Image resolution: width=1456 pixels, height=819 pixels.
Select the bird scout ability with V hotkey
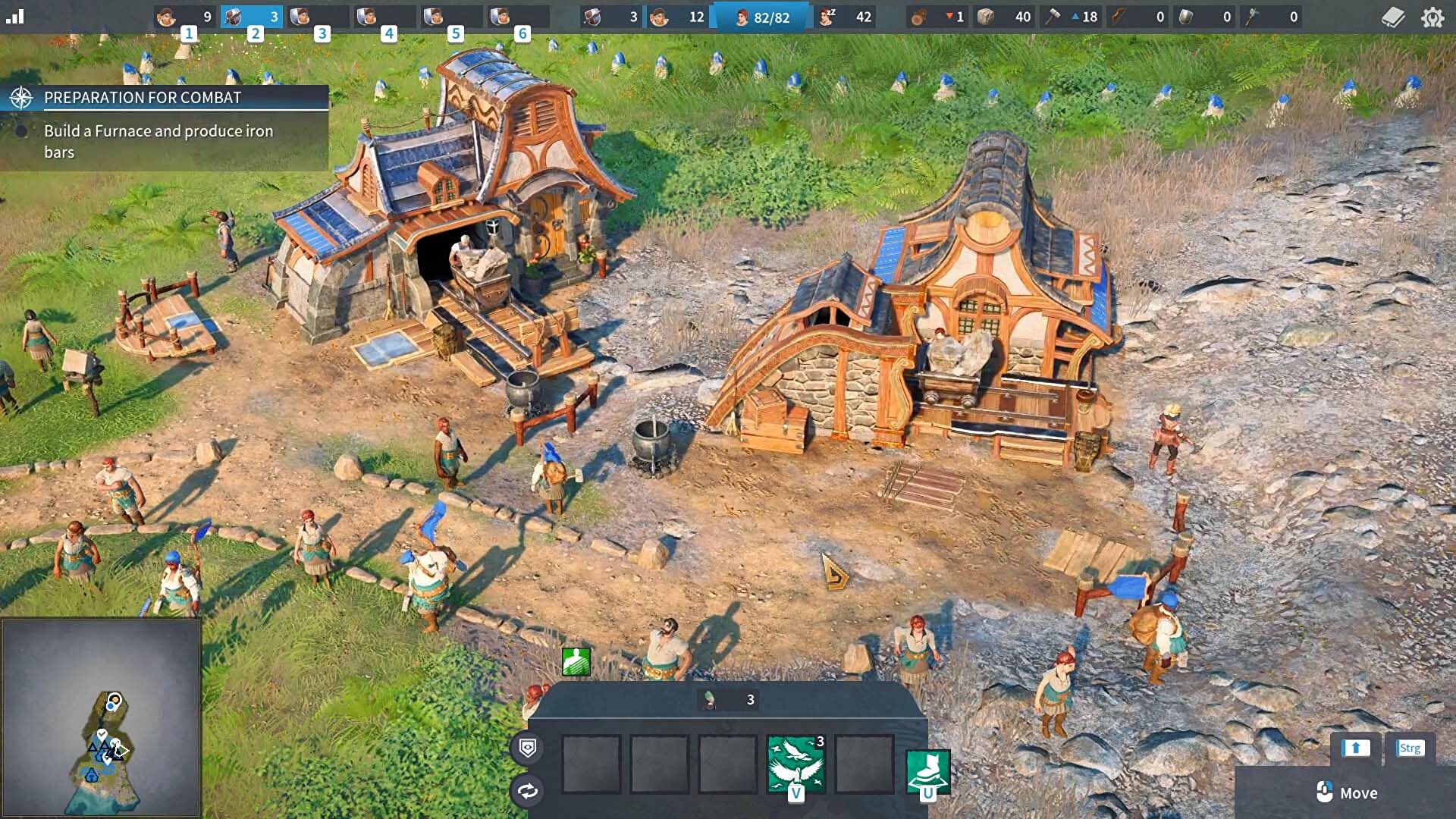pyautogui.click(x=795, y=763)
